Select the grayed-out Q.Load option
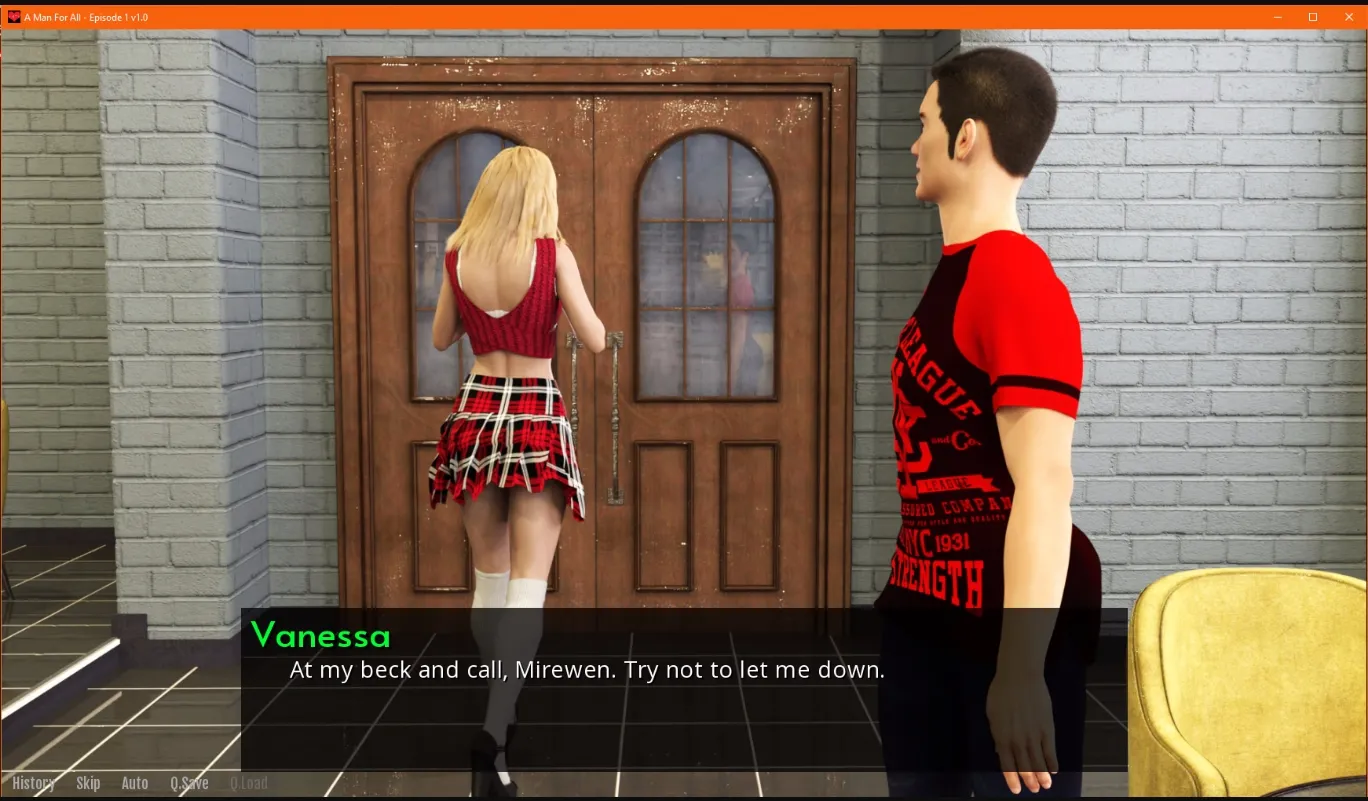Image resolution: width=1368 pixels, height=801 pixels. (250, 783)
